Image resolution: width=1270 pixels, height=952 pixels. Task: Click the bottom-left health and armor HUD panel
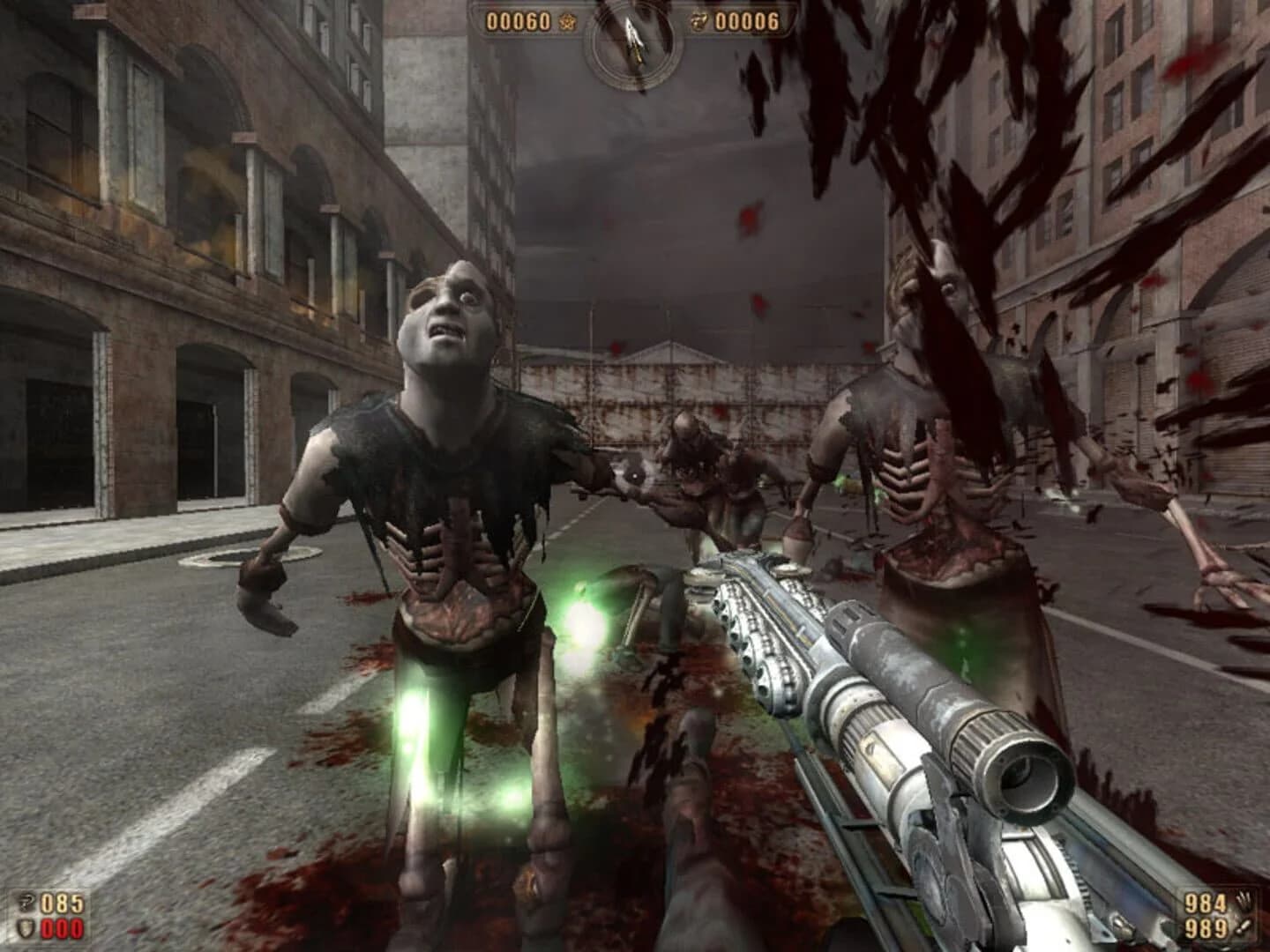[x=46, y=915]
